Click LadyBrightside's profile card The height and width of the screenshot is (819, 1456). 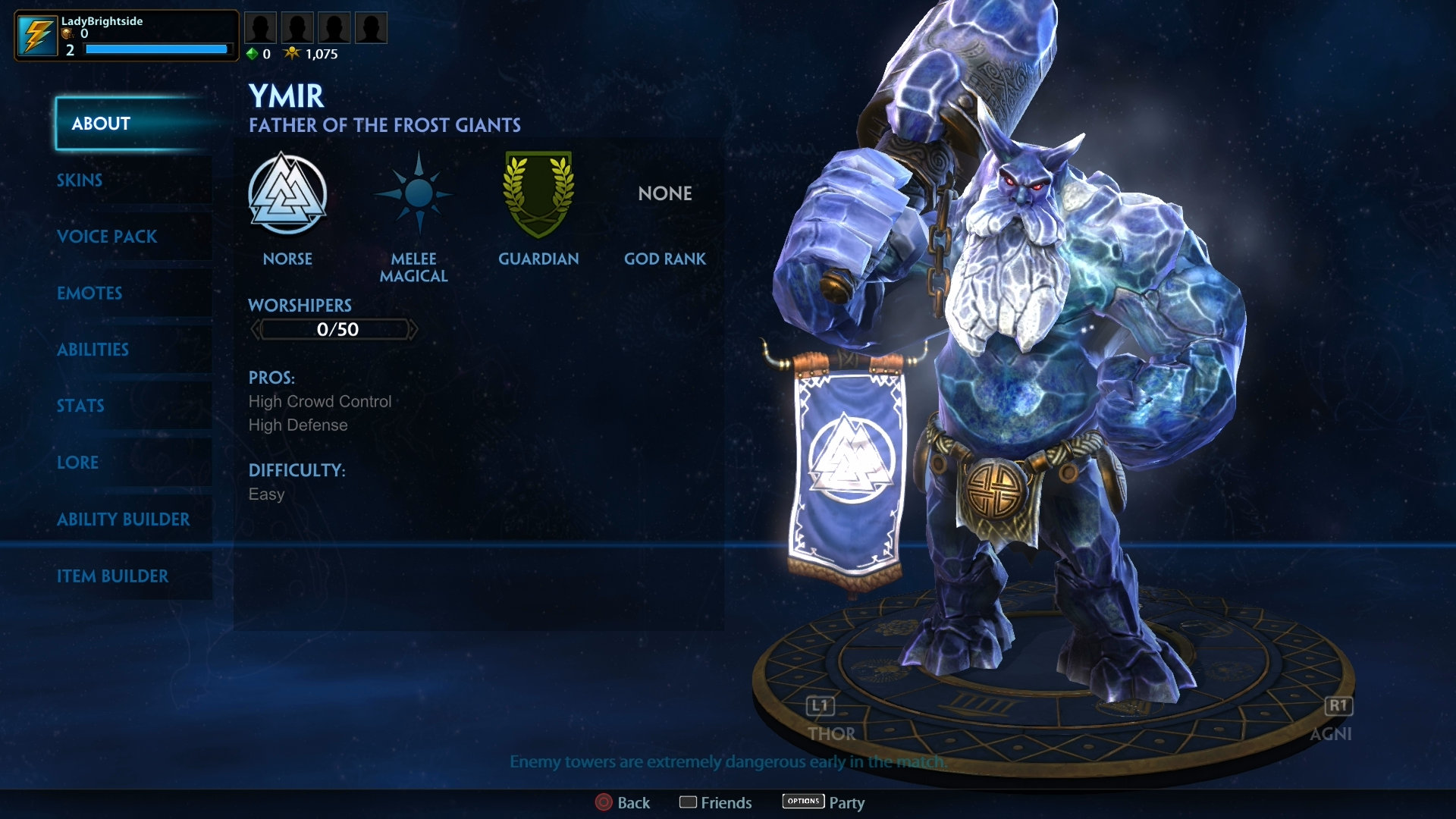(125, 34)
